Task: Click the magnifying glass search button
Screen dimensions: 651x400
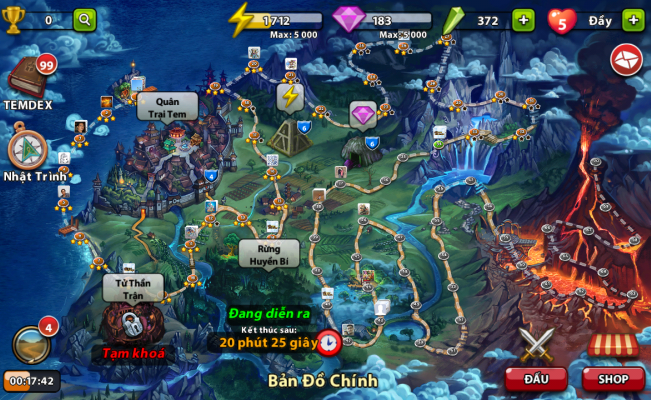Action: pyautogui.click(x=84, y=19)
